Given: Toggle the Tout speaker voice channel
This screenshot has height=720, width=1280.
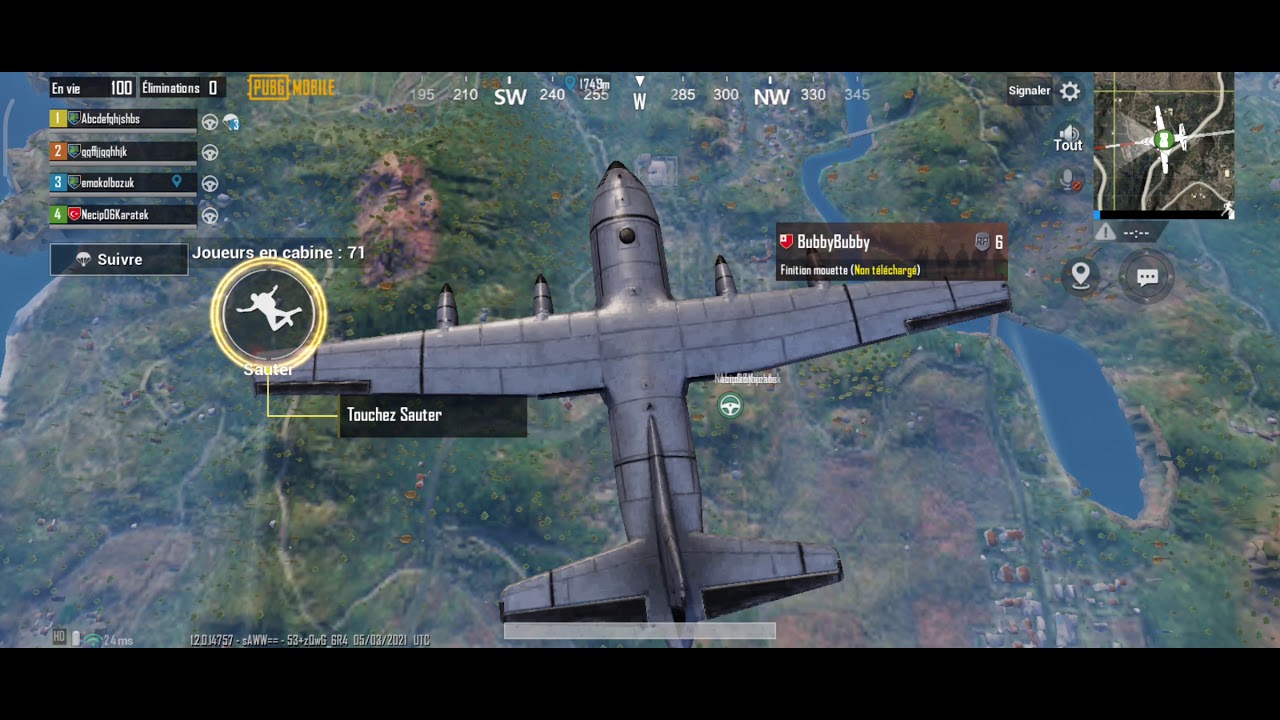Looking at the screenshot, I should (1068, 138).
